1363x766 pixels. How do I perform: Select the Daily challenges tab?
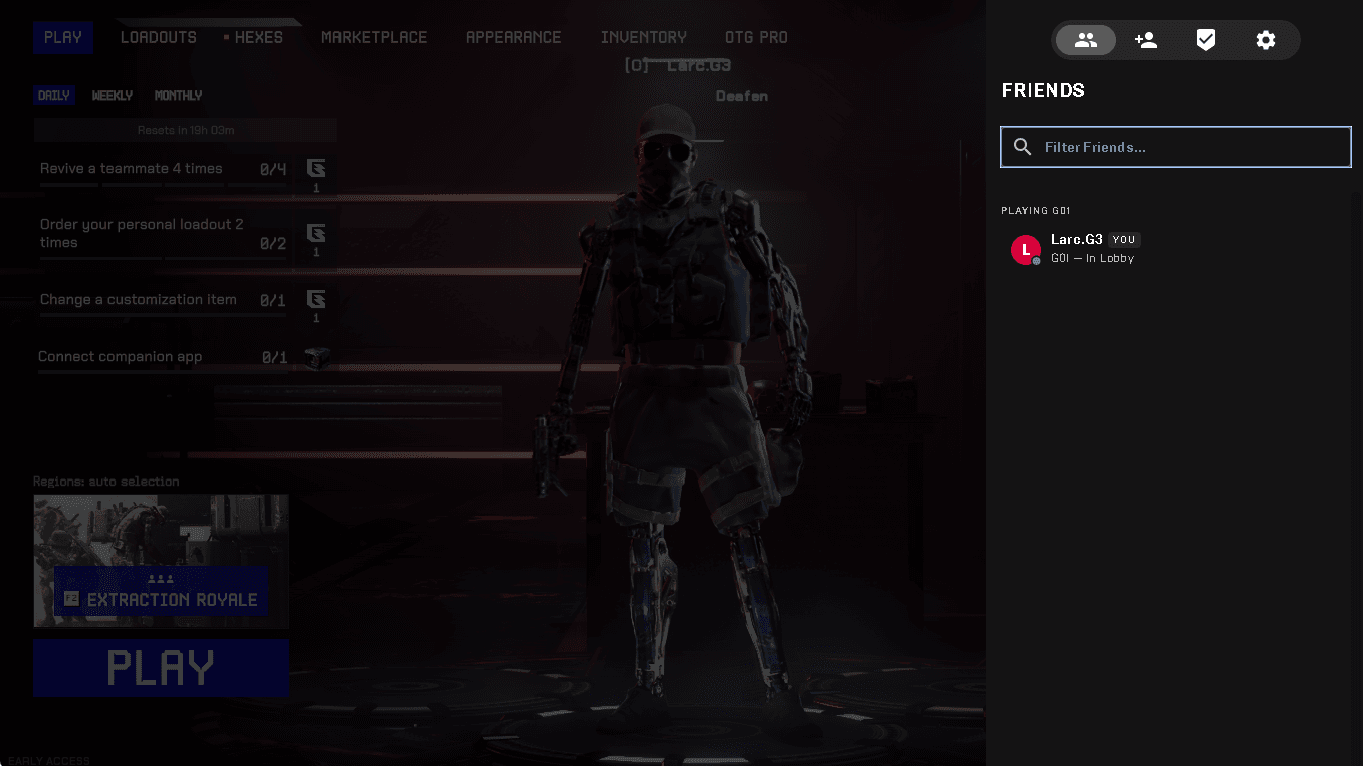53,96
